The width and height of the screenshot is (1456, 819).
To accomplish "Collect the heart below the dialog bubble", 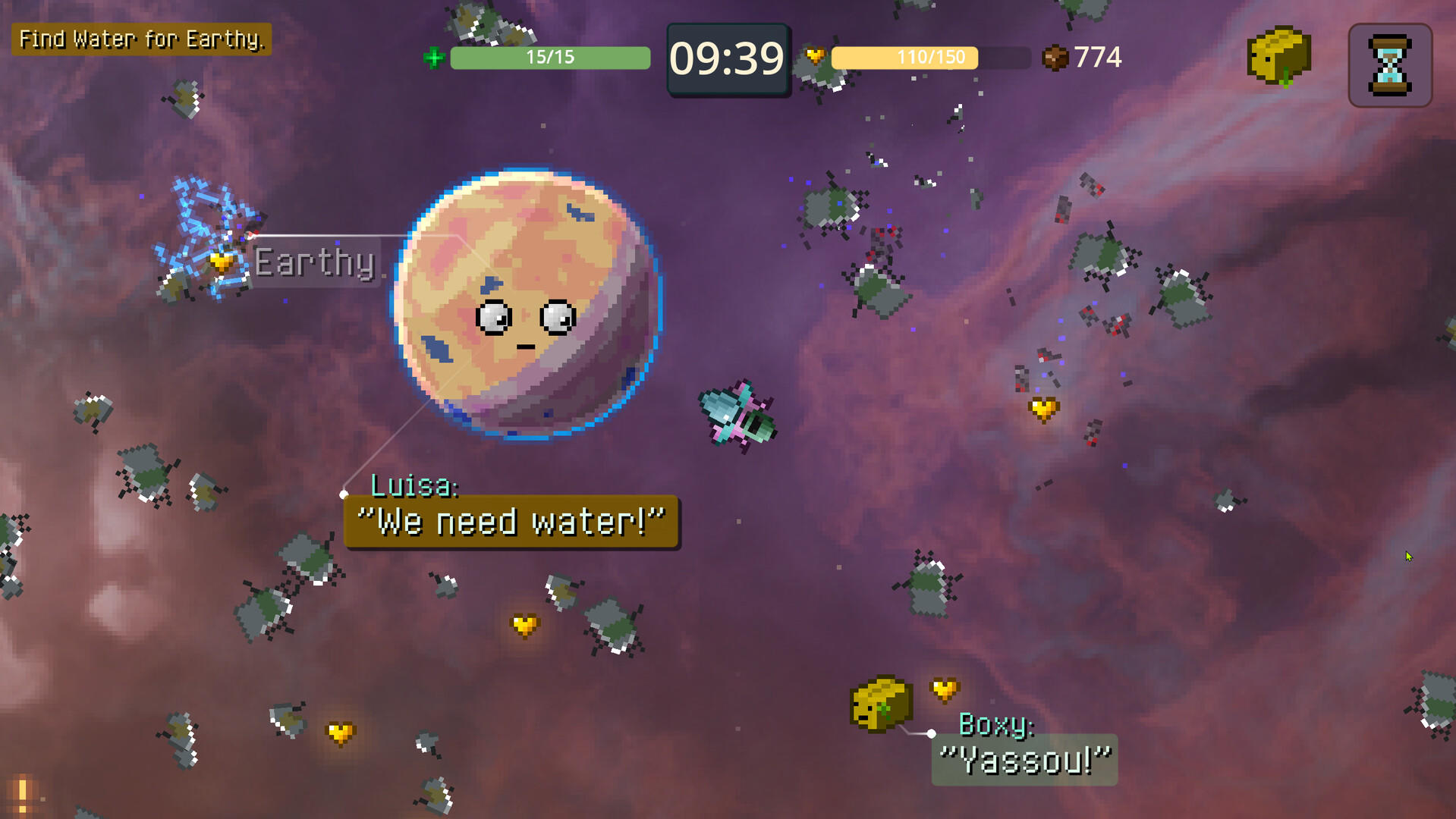I will 524,625.
